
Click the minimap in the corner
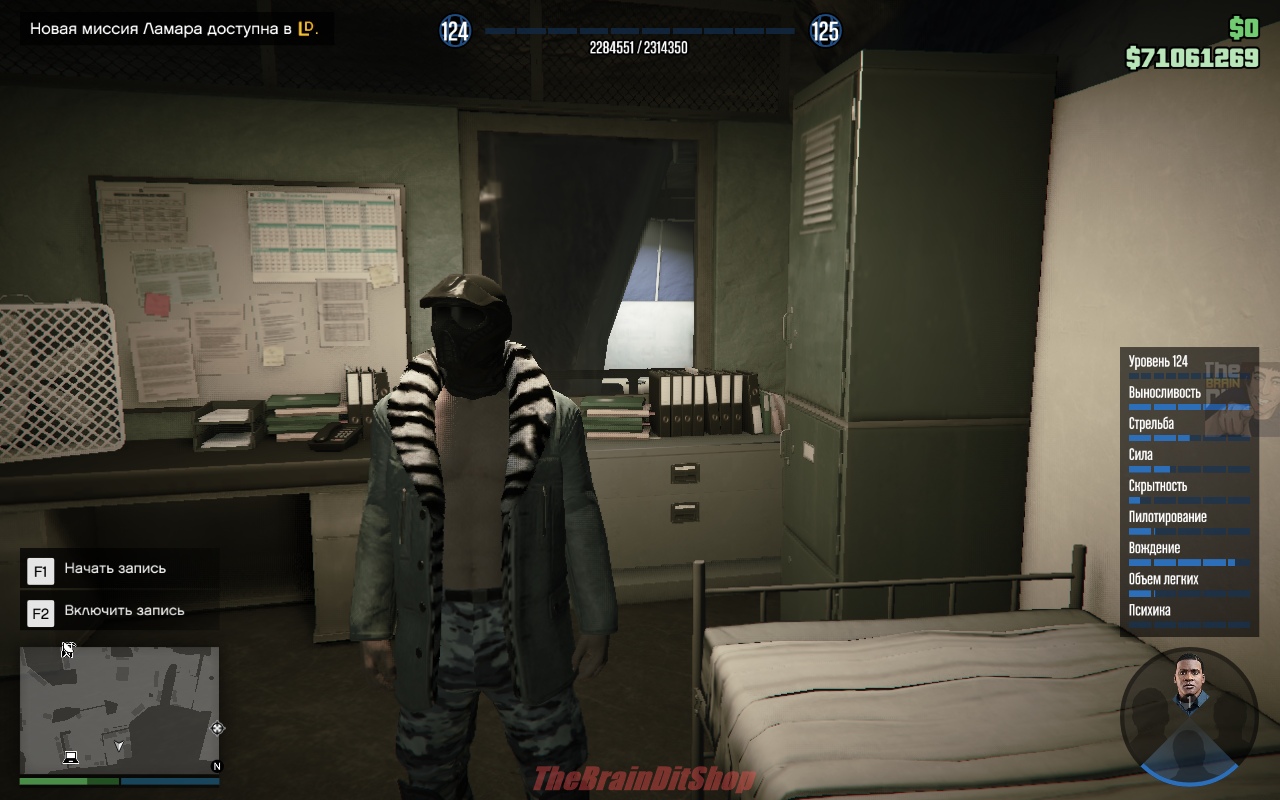point(119,709)
